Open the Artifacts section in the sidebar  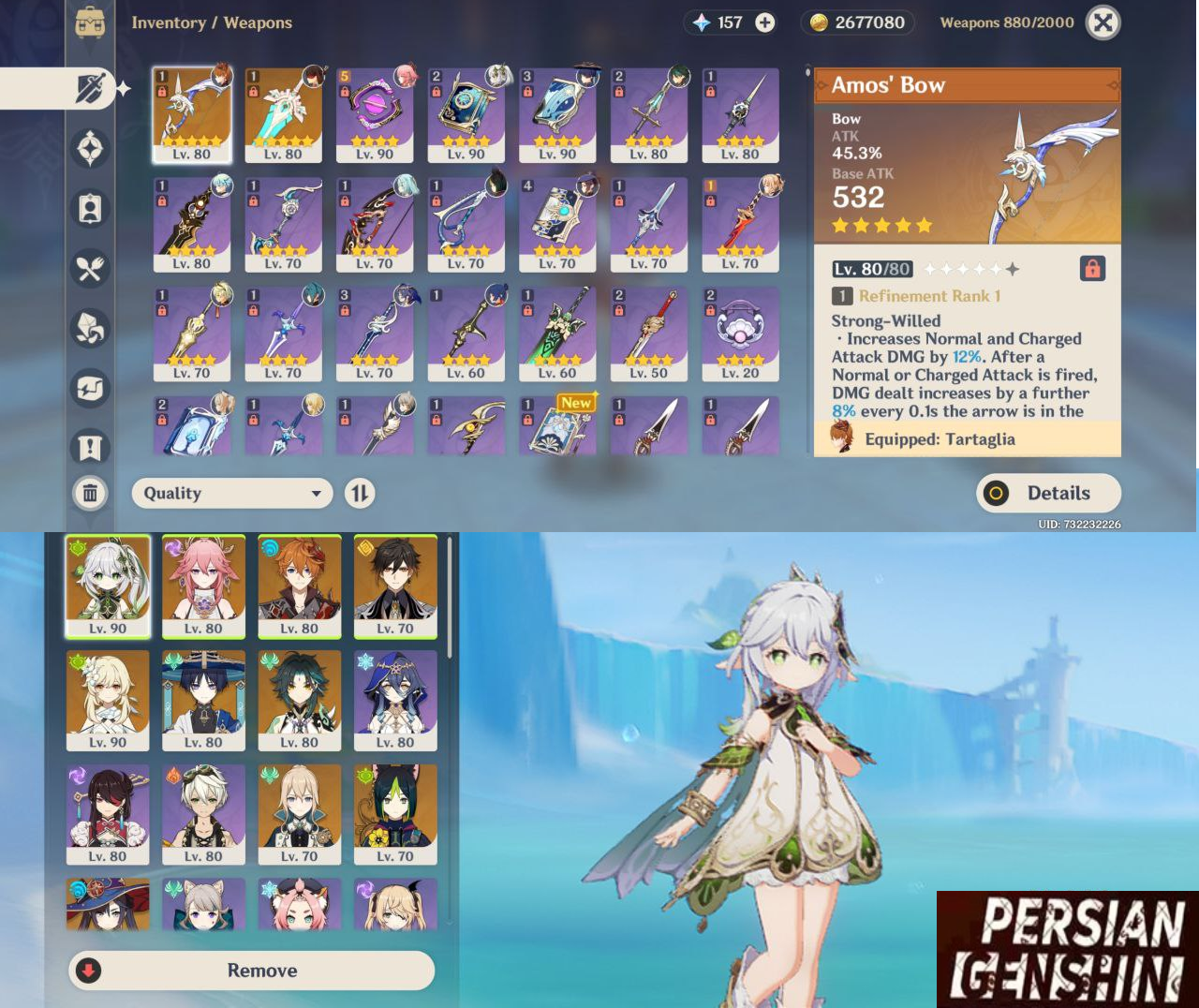click(90, 149)
